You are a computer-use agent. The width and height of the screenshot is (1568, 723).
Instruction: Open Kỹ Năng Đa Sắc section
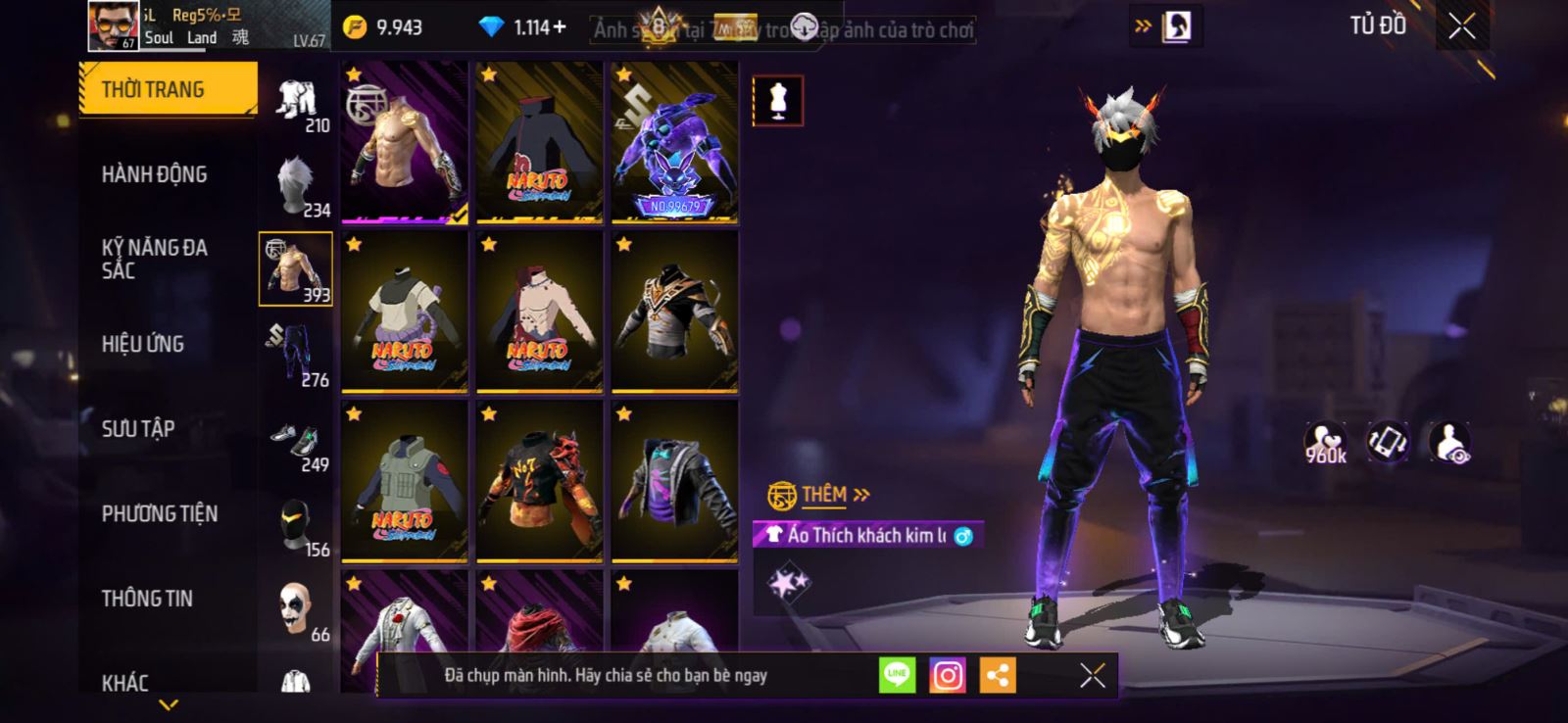pyautogui.click(x=155, y=259)
